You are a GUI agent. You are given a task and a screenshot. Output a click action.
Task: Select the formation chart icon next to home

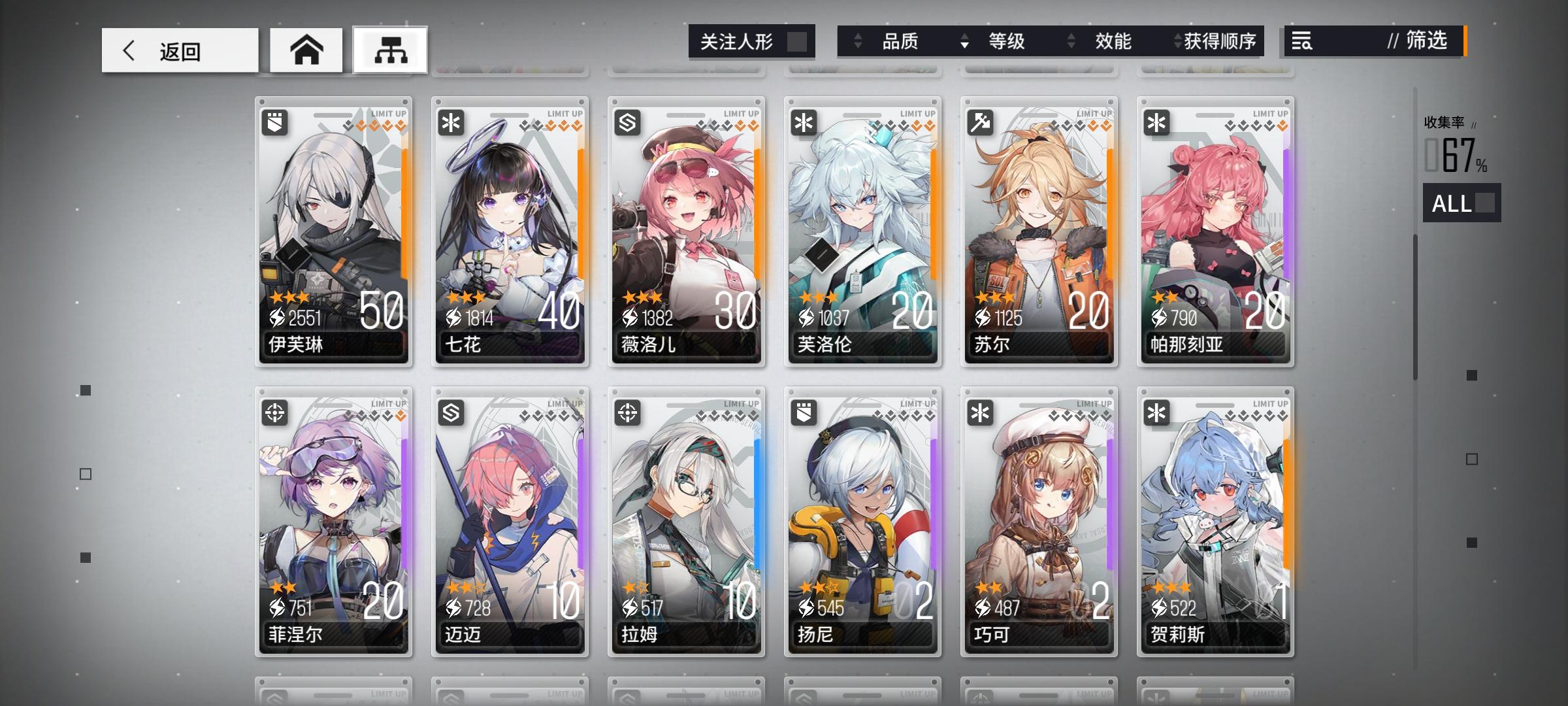tap(390, 50)
